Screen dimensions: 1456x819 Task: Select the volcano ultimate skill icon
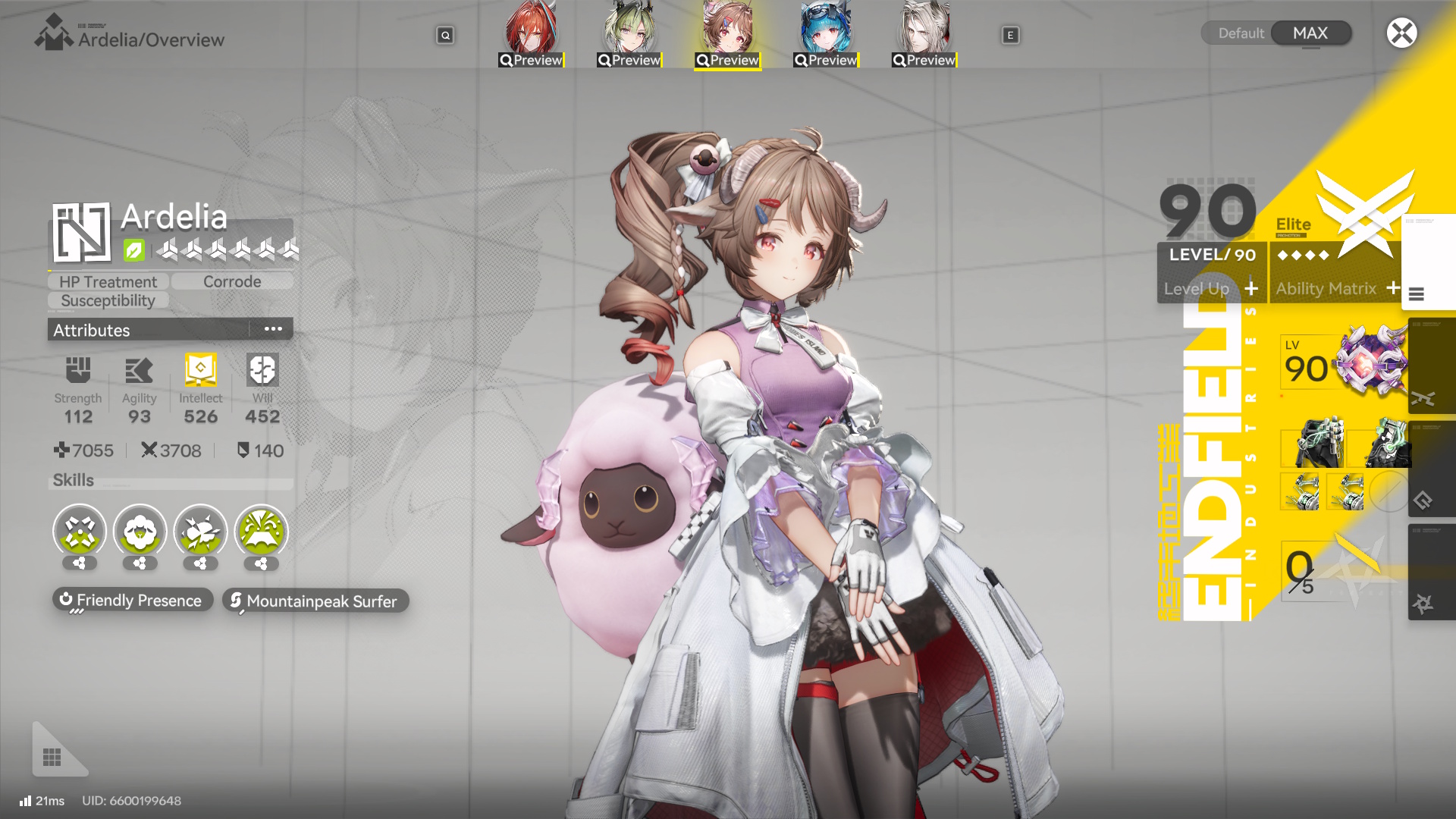click(x=260, y=533)
